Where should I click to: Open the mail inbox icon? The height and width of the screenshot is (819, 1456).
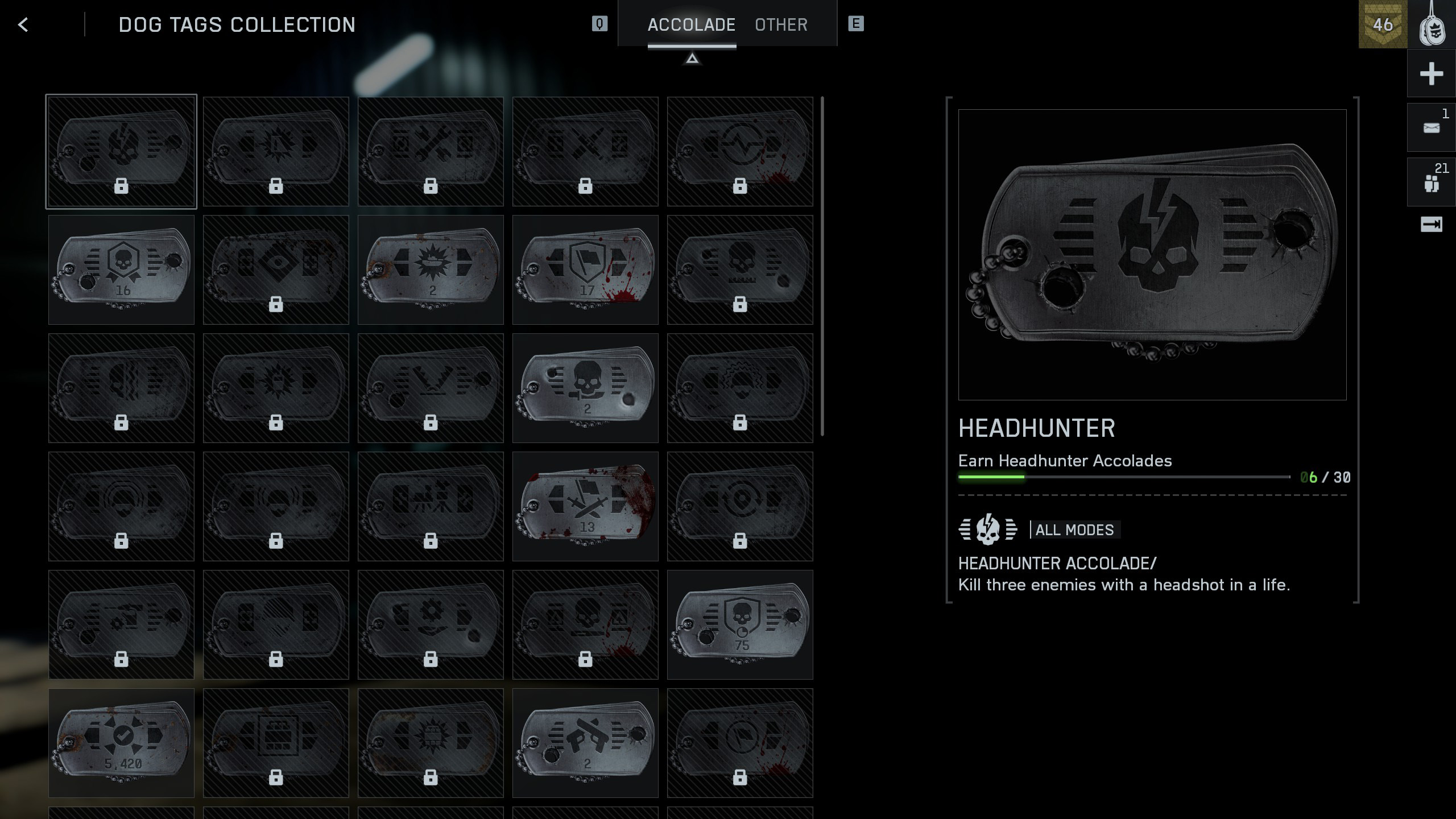(x=1431, y=128)
